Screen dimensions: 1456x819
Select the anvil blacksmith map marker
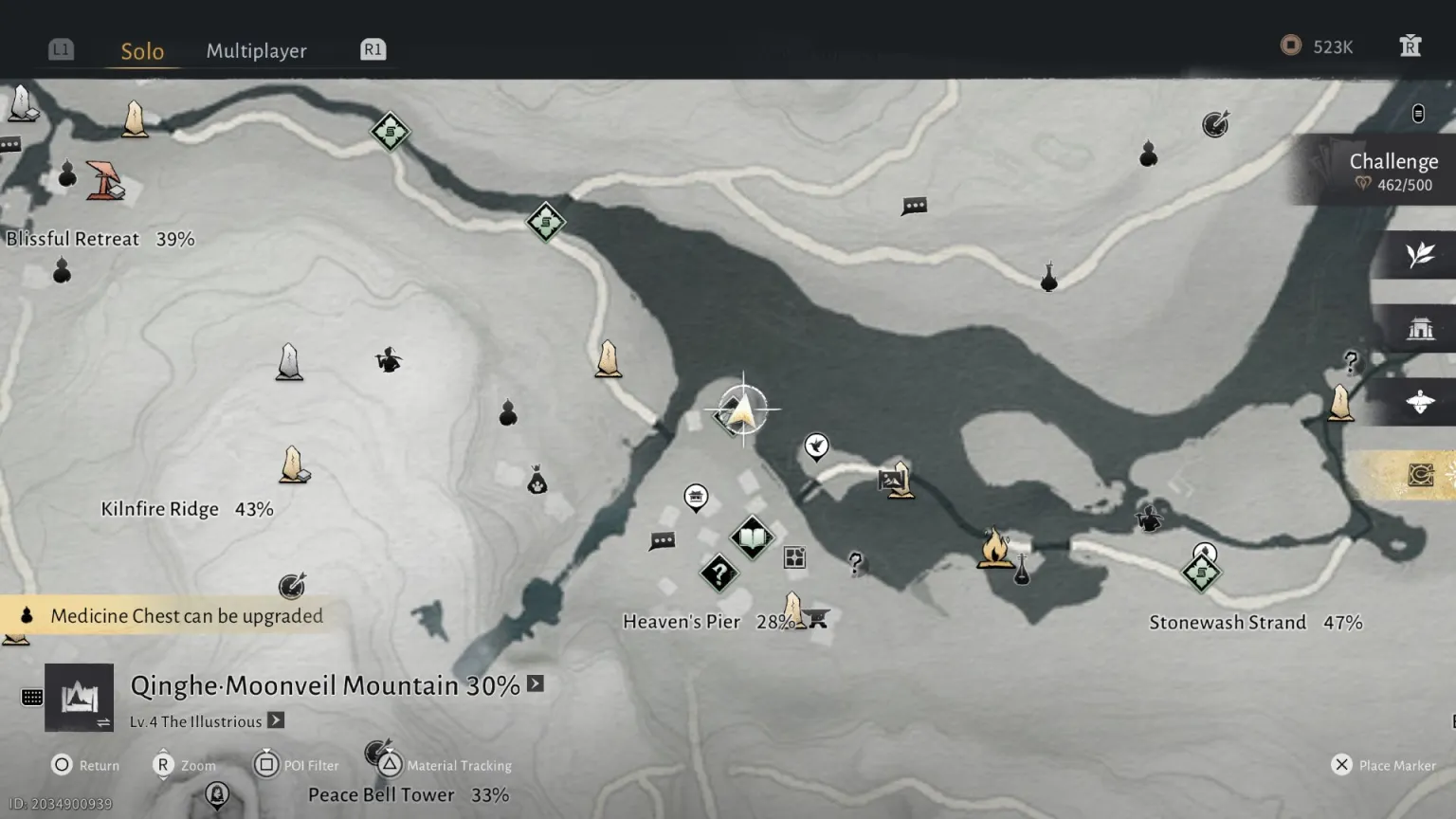point(818,620)
